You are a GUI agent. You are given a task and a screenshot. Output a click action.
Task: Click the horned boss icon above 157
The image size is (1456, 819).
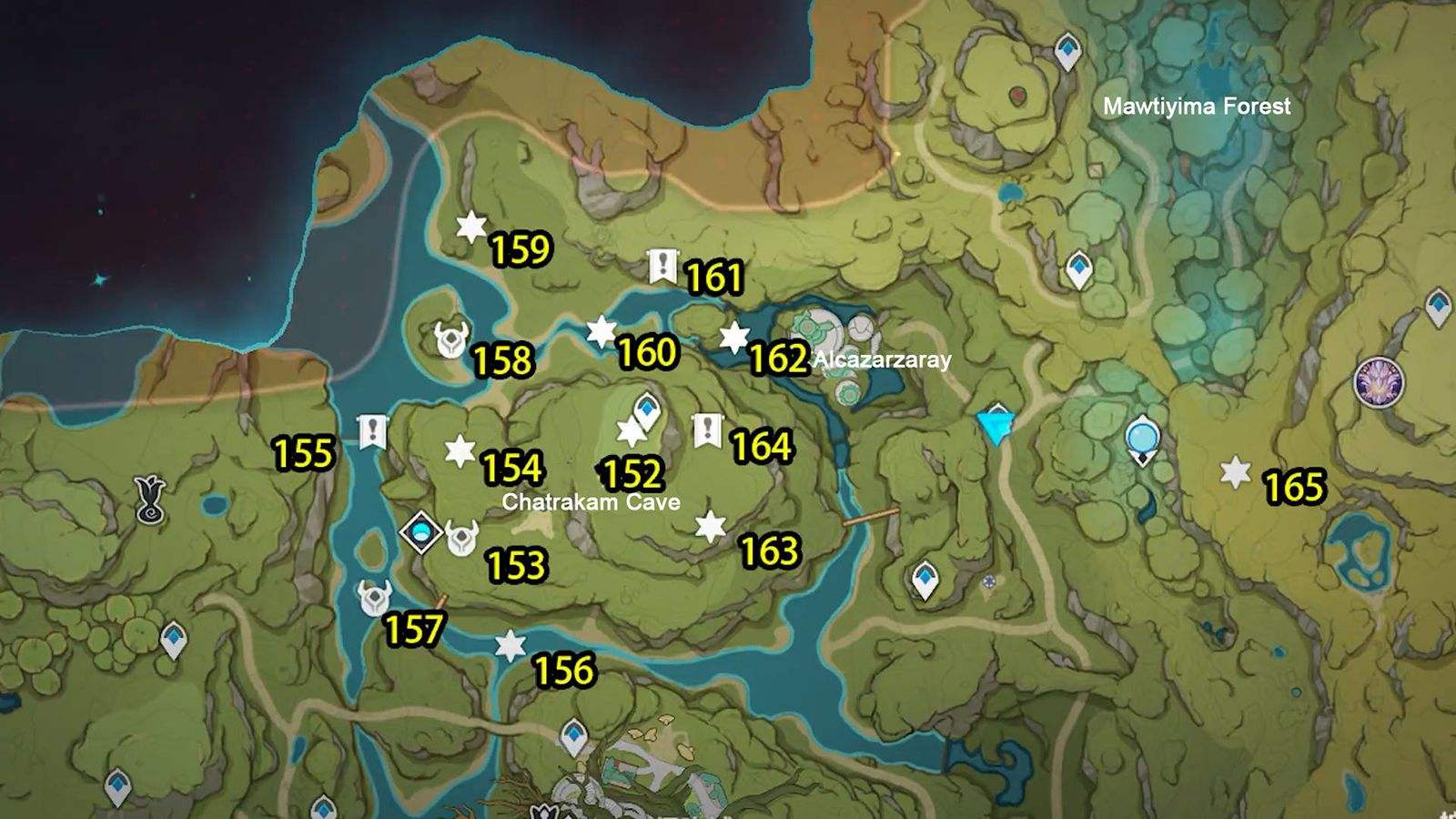374,600
